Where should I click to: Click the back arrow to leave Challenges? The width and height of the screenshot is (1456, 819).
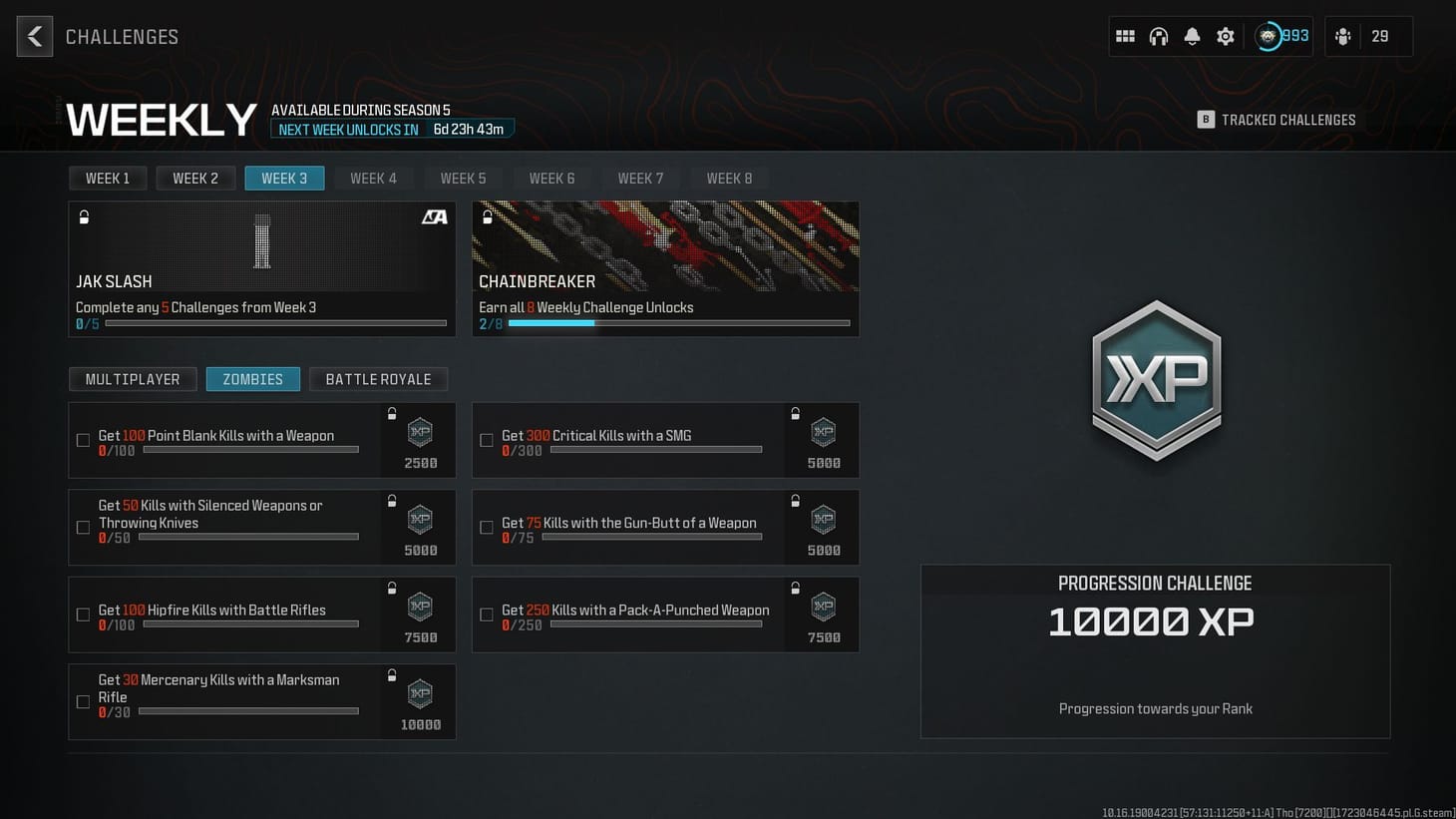tap(34, 36)
